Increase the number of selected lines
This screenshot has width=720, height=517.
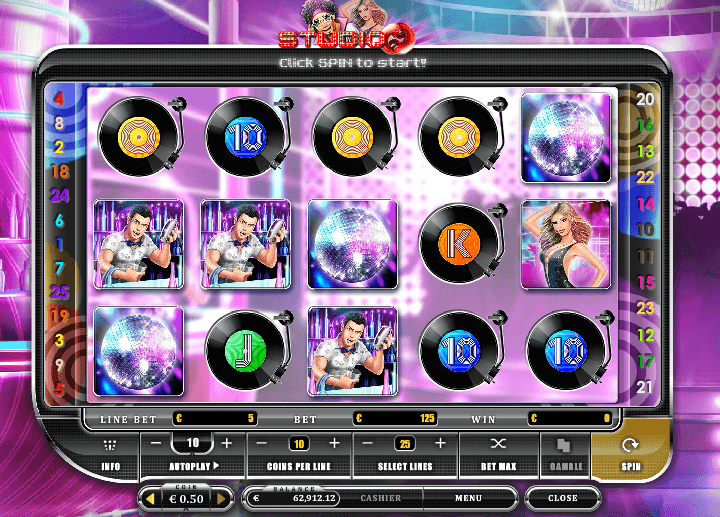click(x=440, y=443)
